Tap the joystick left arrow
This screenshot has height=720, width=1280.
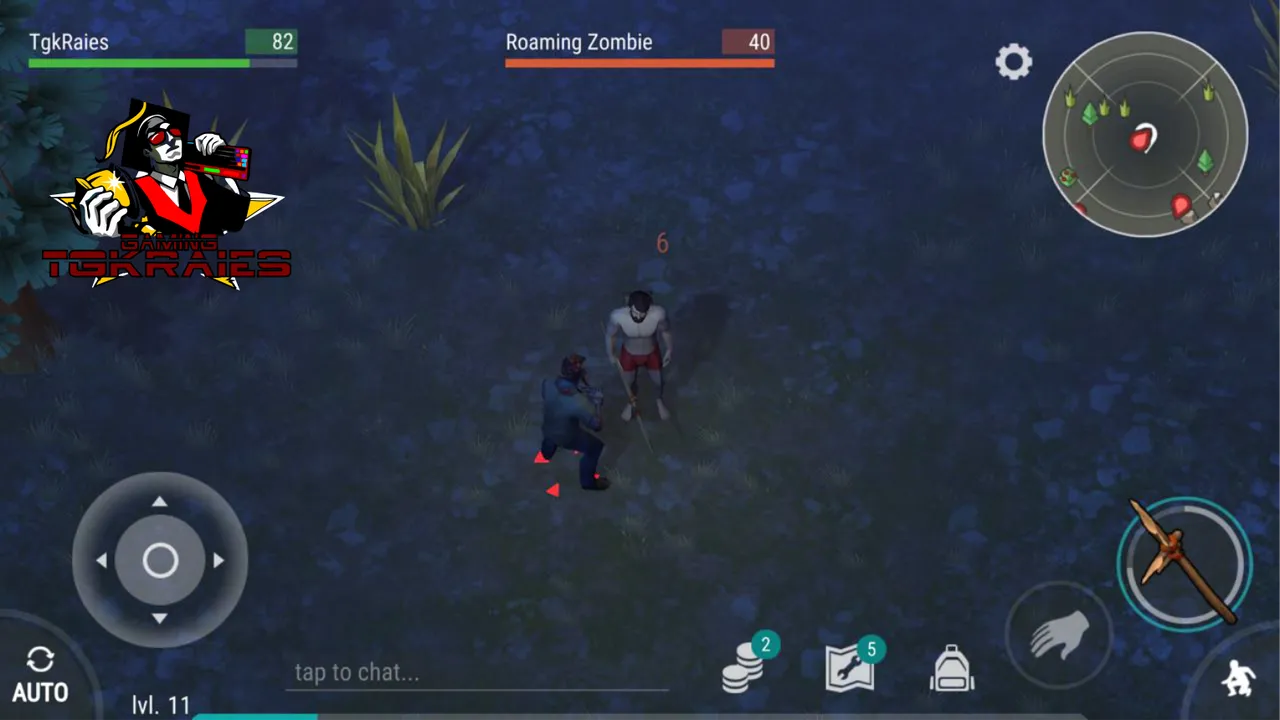coord(101,561)
